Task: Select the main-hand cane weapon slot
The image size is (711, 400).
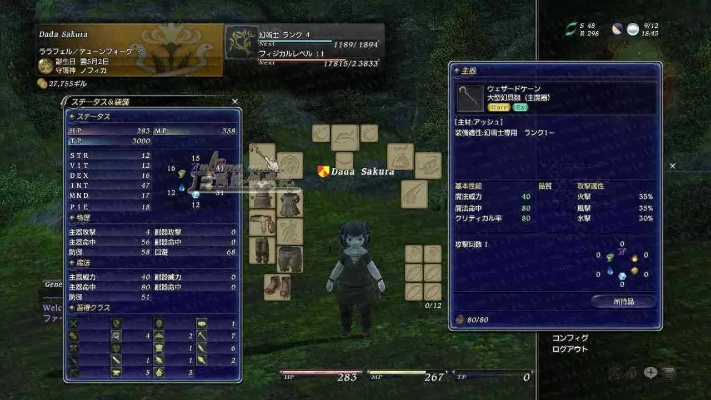Action: coord(263,158)
